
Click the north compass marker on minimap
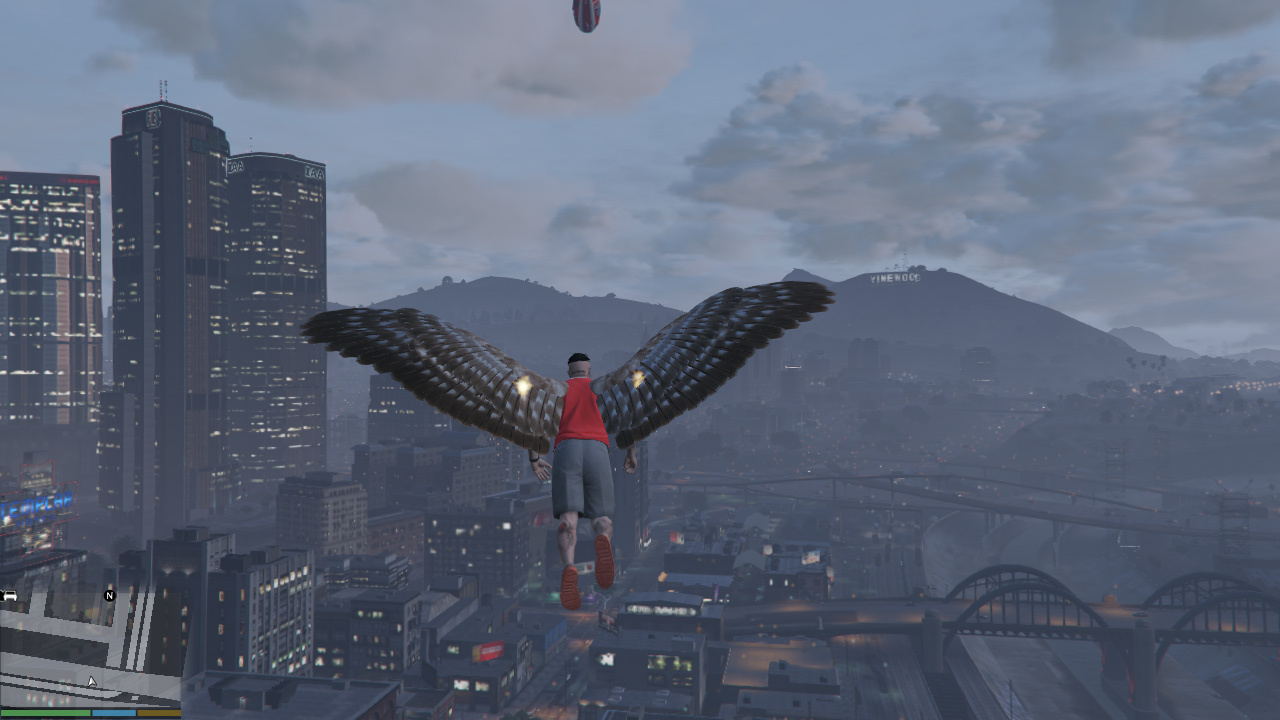coord(110,596)
